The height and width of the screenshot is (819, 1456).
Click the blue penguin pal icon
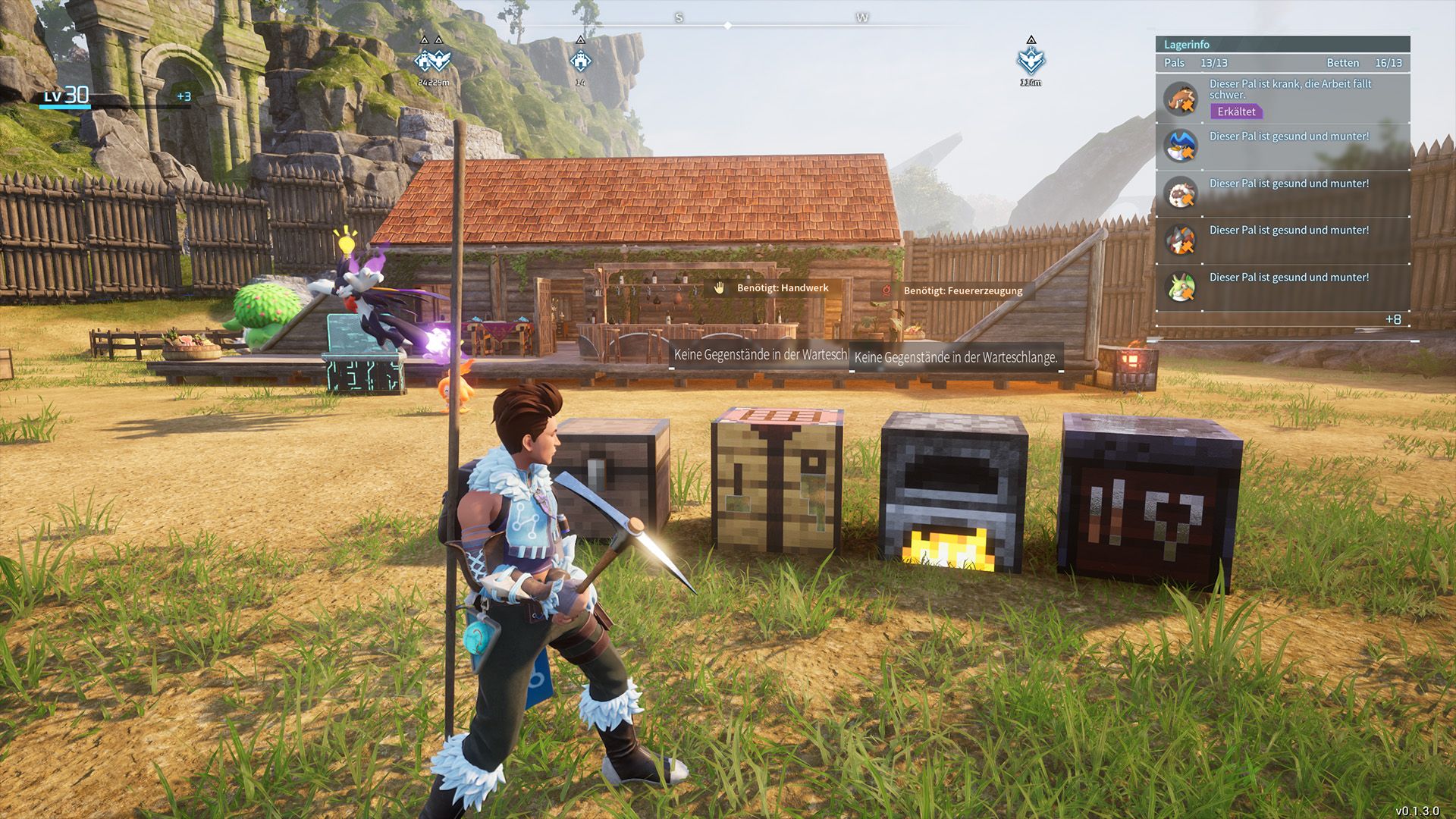(1181, 146)
